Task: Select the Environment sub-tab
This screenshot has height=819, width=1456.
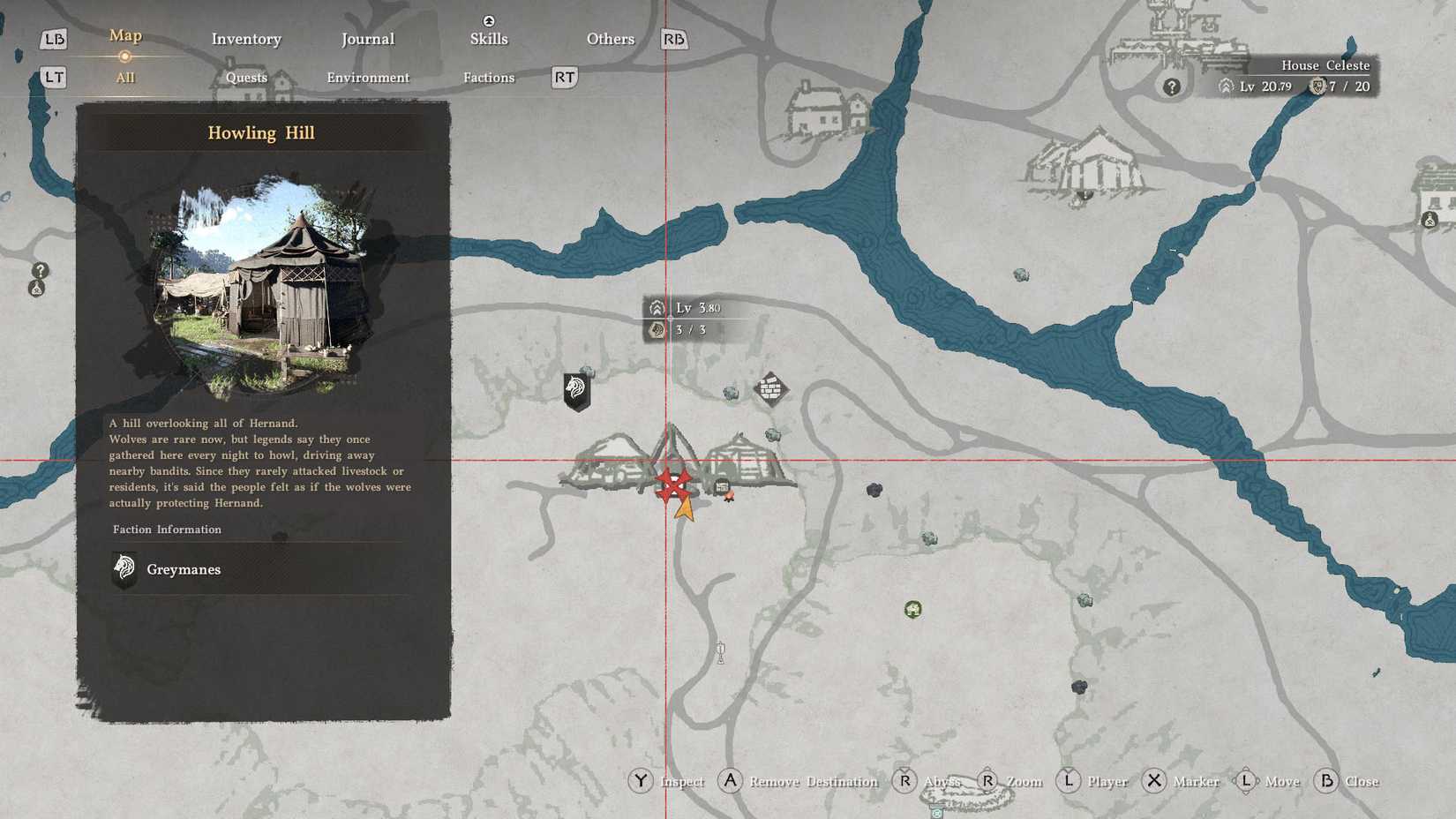Action: point(368,78)
